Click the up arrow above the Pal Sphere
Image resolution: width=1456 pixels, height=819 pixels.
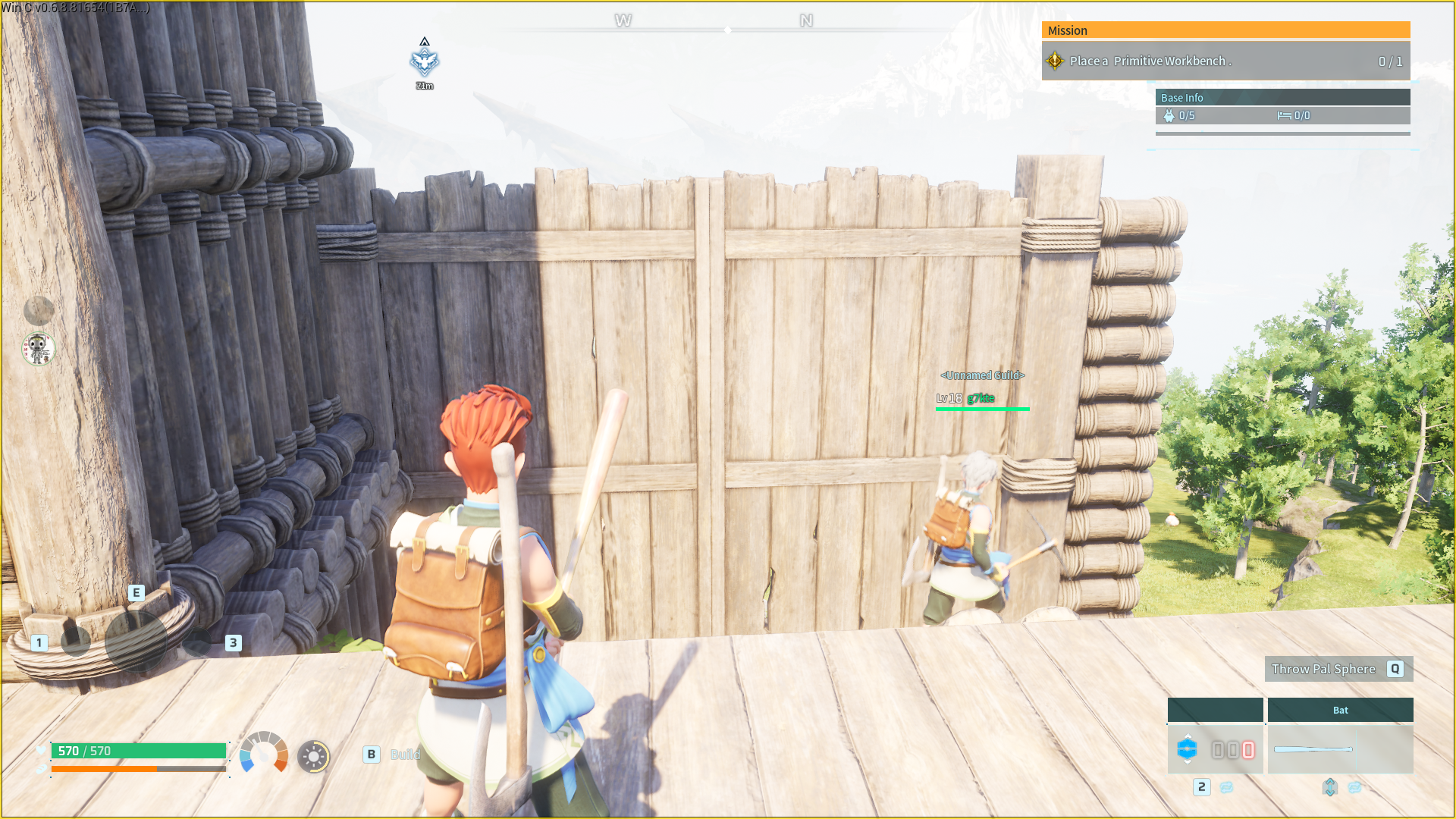pos(1188,736)
